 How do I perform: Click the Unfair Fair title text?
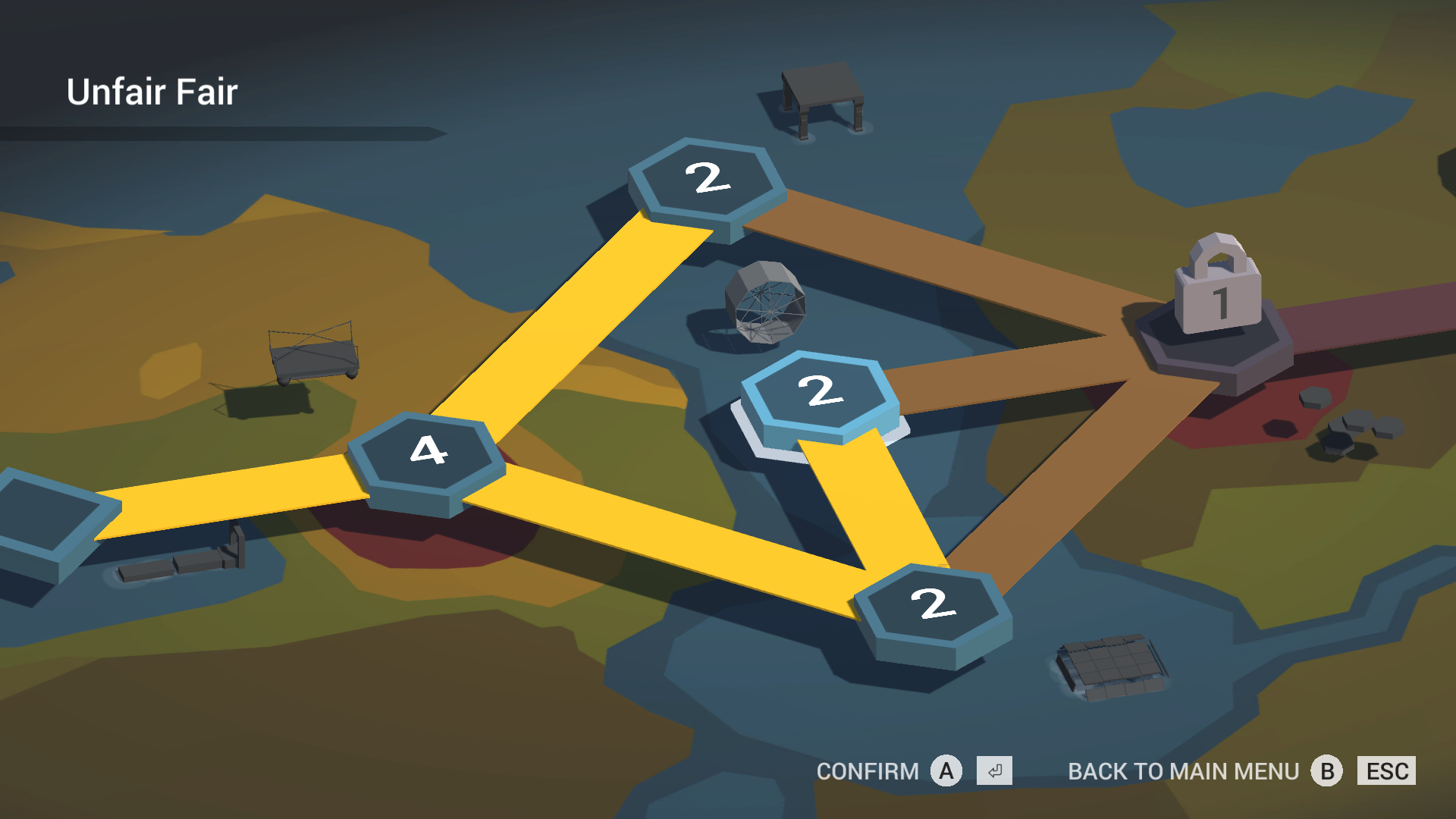click(152, 91)
